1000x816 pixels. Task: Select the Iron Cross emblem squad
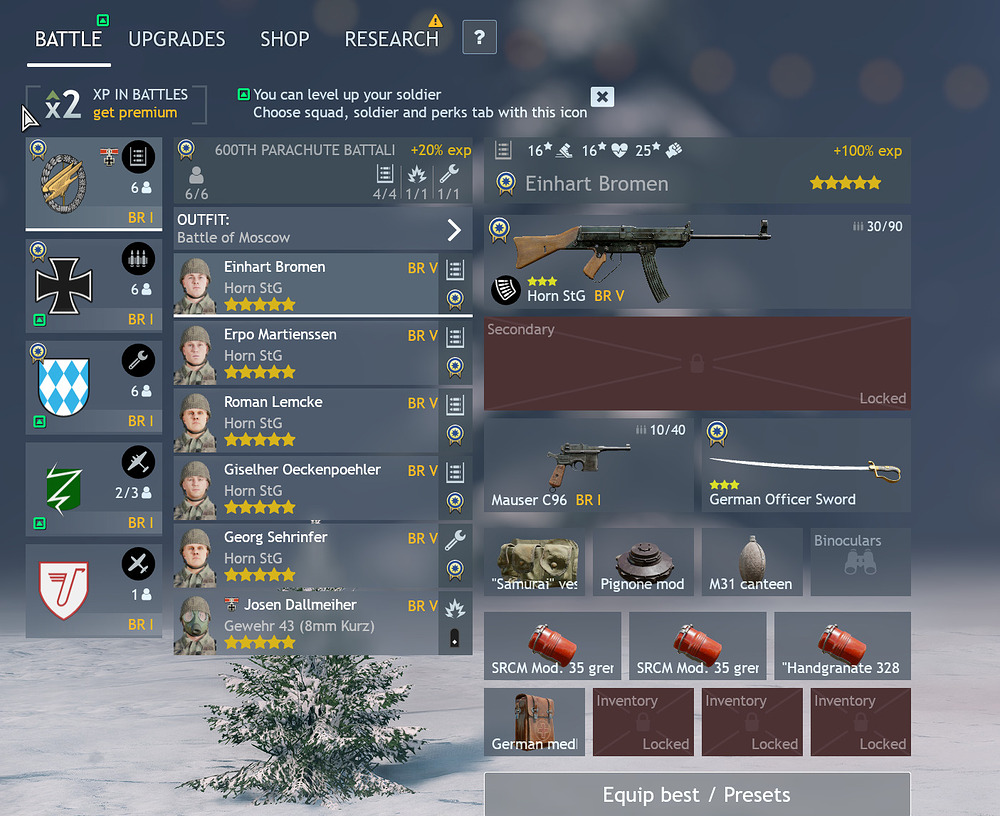94,285
